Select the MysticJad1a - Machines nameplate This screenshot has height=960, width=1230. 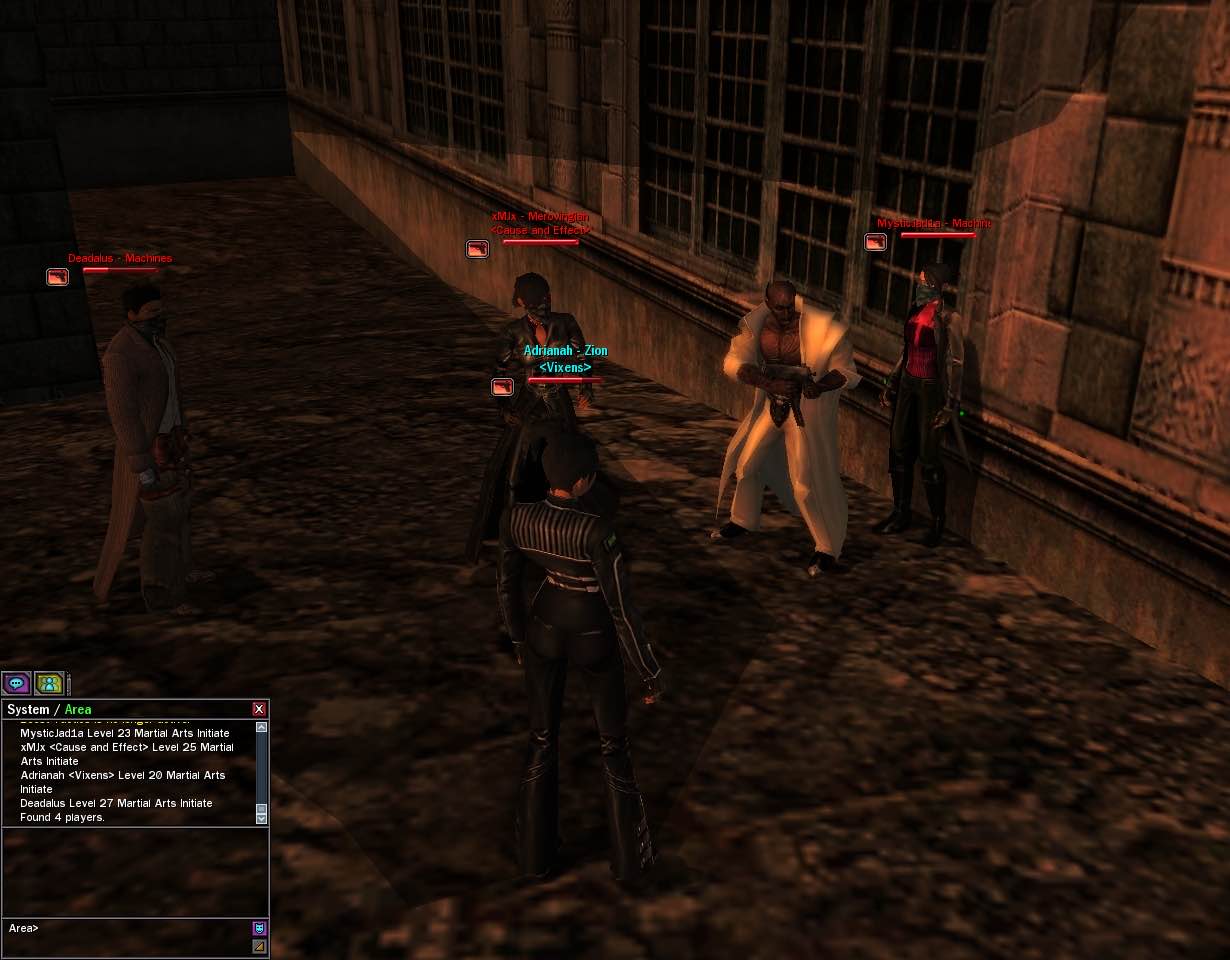934,223
